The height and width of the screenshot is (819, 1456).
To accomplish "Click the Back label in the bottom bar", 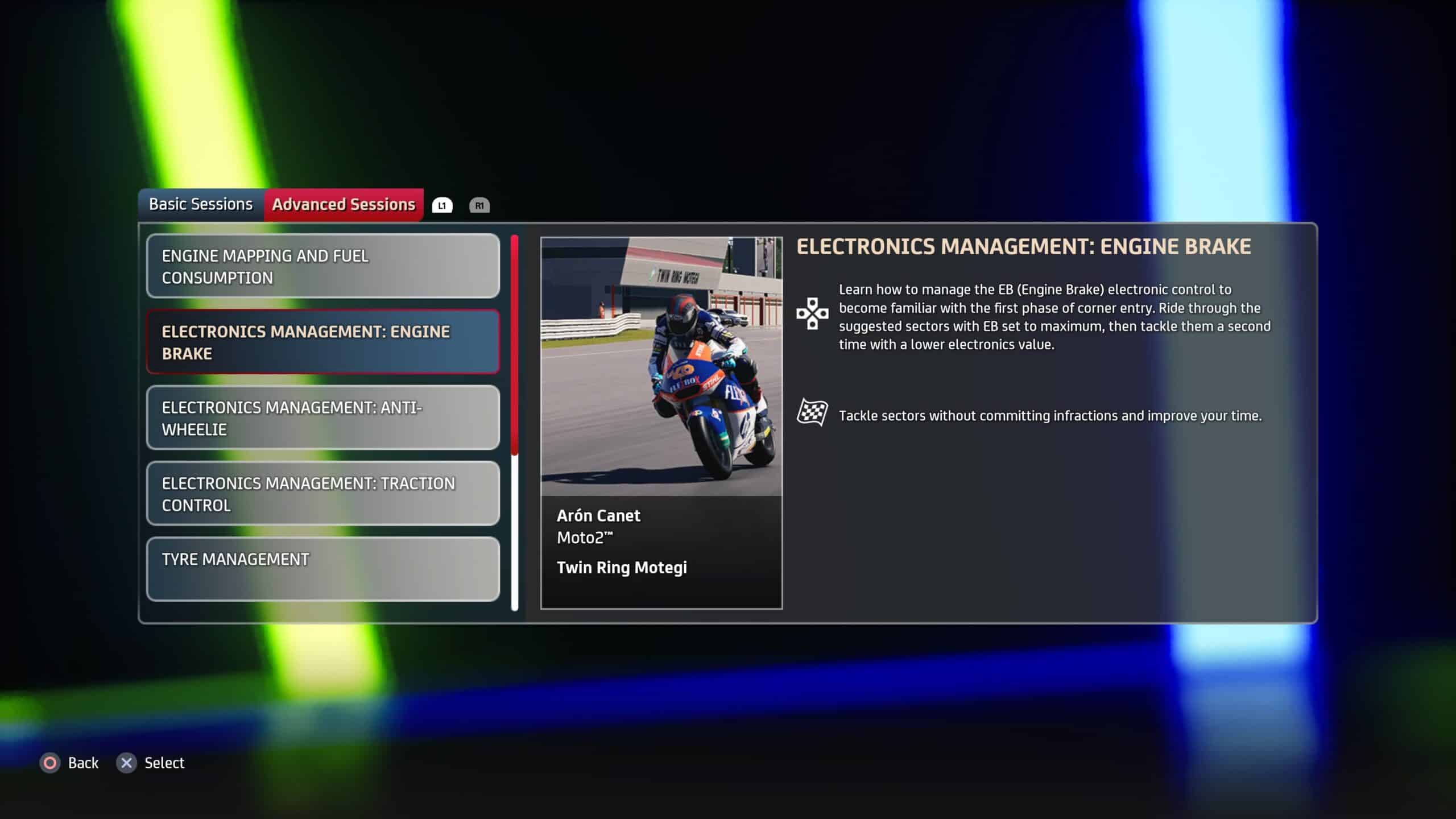I will point(82,762).
